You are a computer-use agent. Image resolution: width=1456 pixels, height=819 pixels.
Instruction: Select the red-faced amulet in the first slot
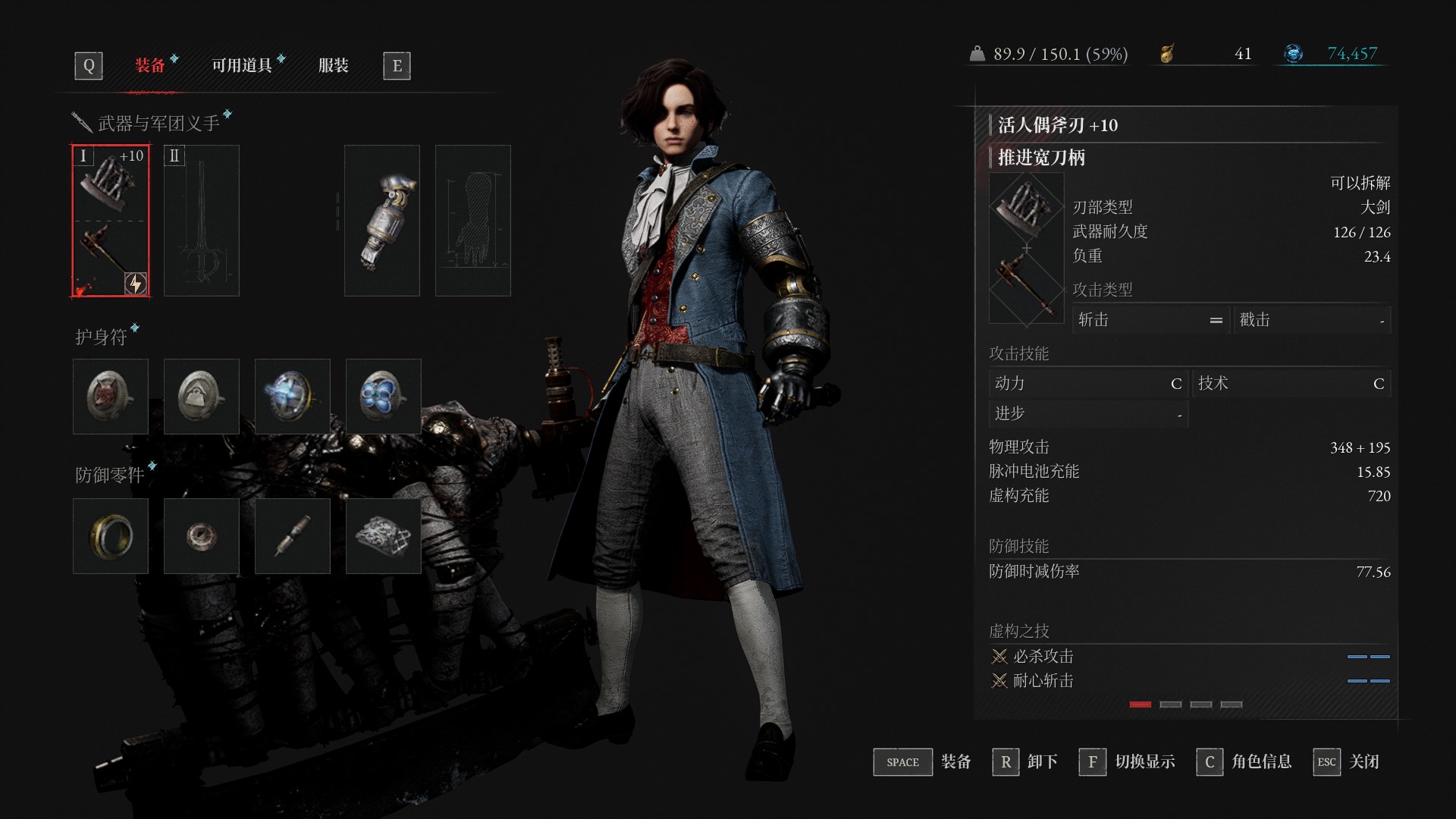click(111, 397)
